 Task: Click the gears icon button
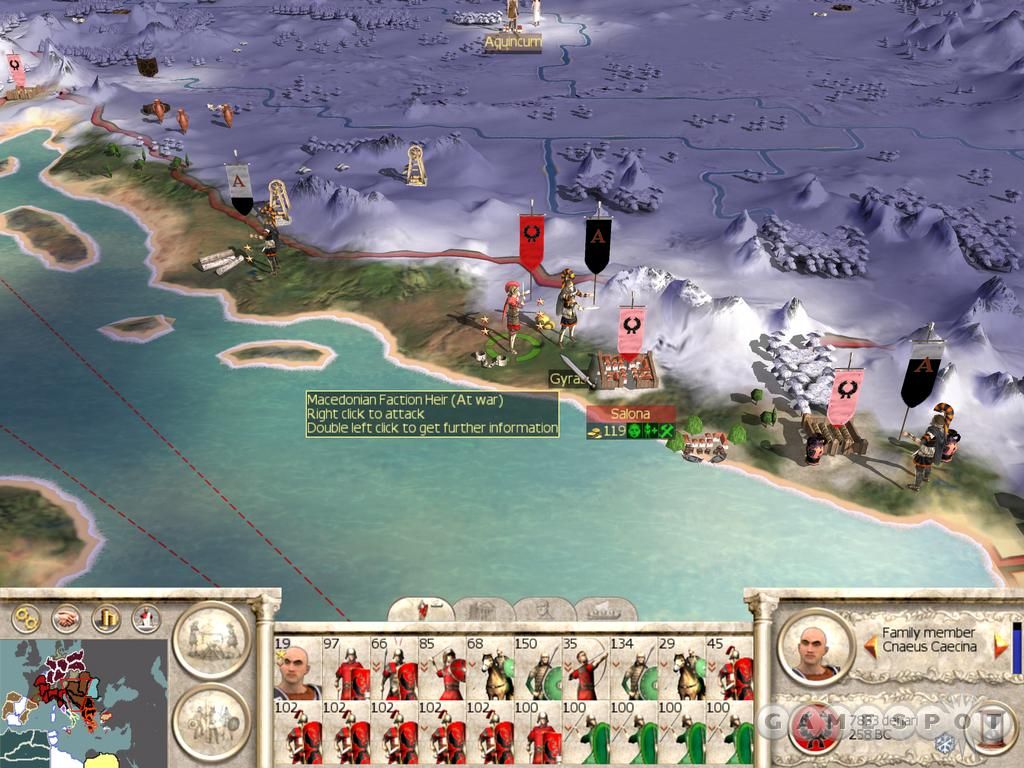pyautogui.click(x=25, y=617)
